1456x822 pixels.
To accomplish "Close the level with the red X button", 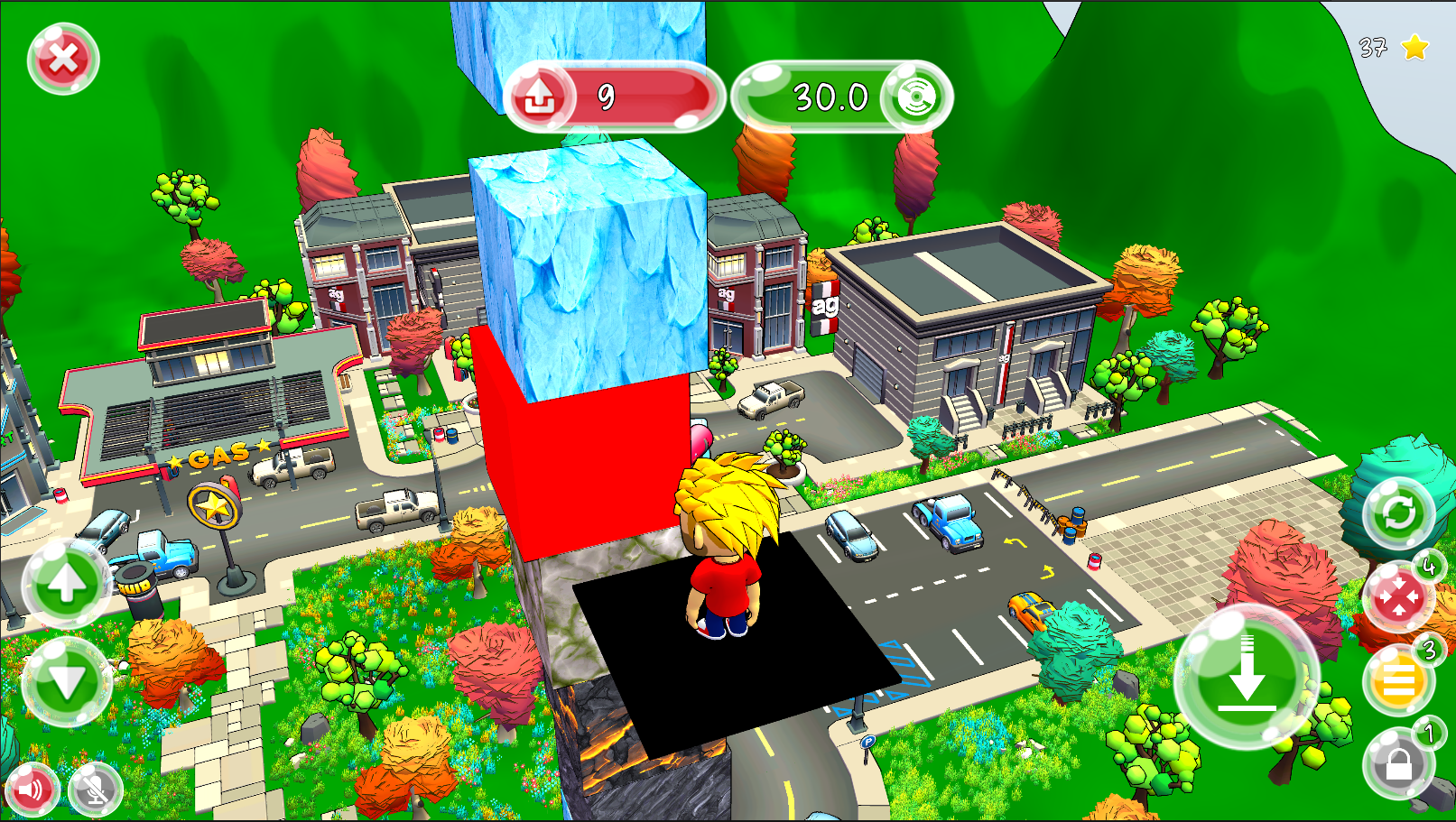I will [x=62, y=60].
